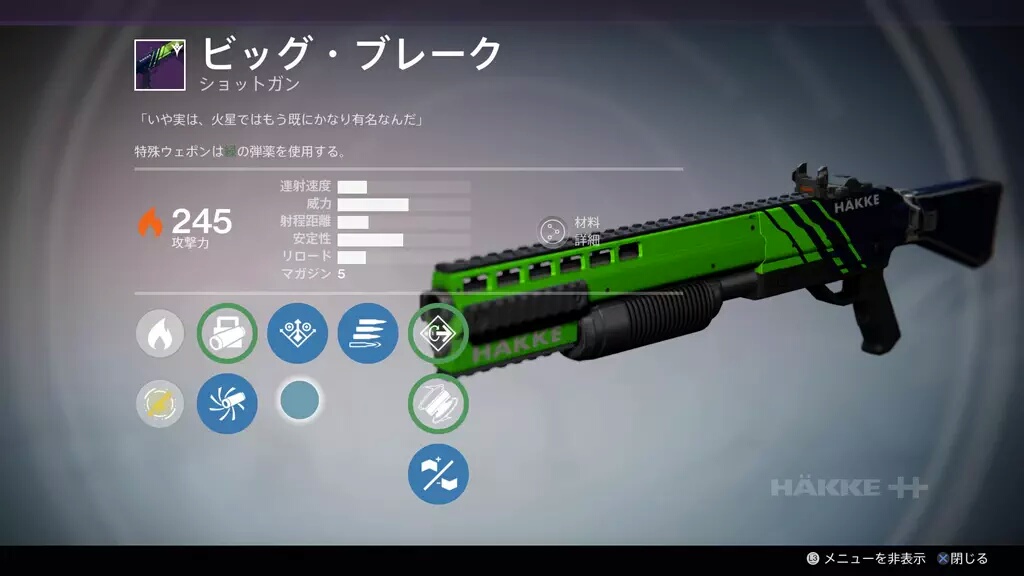Screen dimensions: 1024x576
Task: Select the flame solar damage node
Action: (x=160, y=334)
